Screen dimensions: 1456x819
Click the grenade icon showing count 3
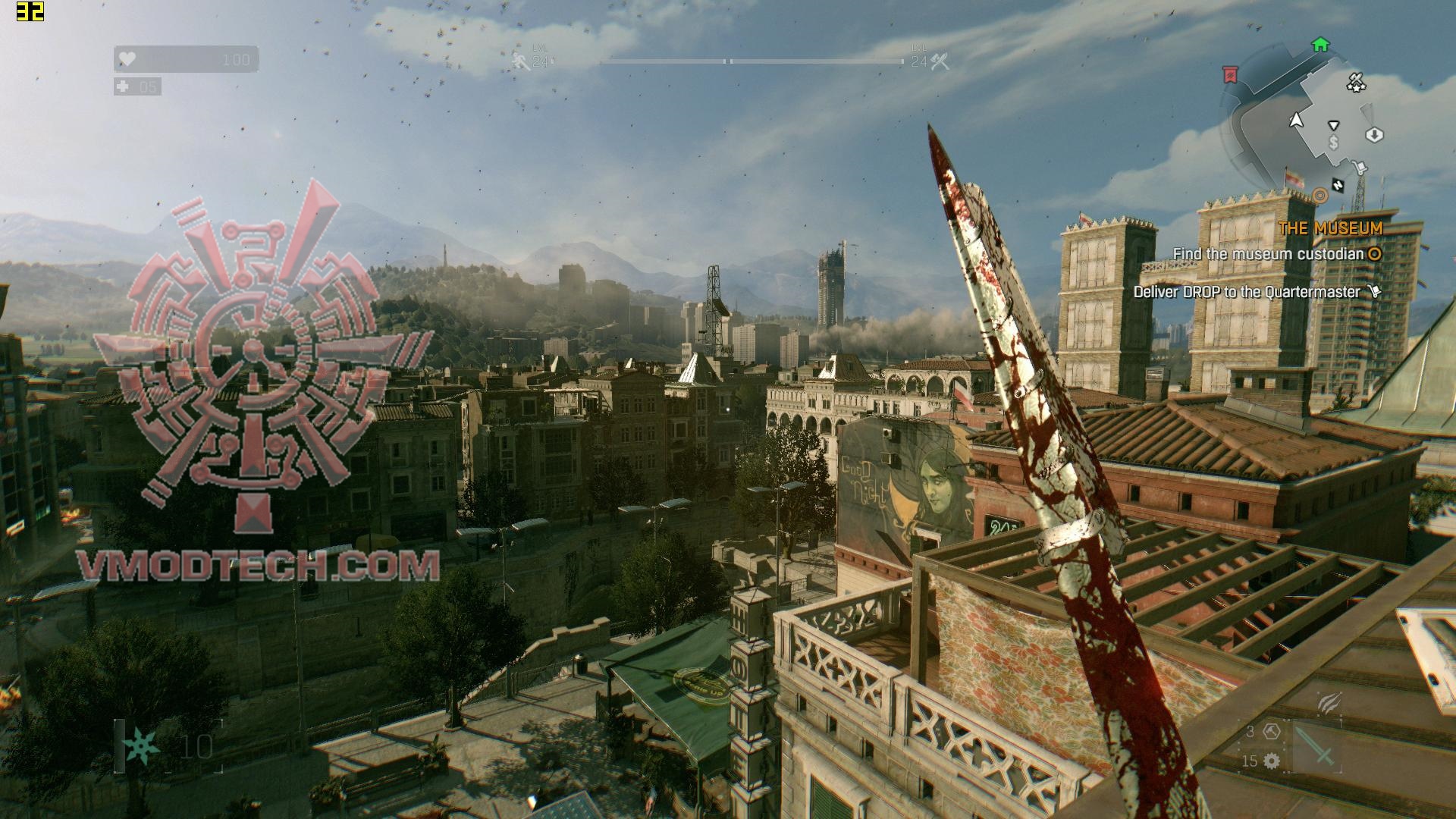(1272, 731)
